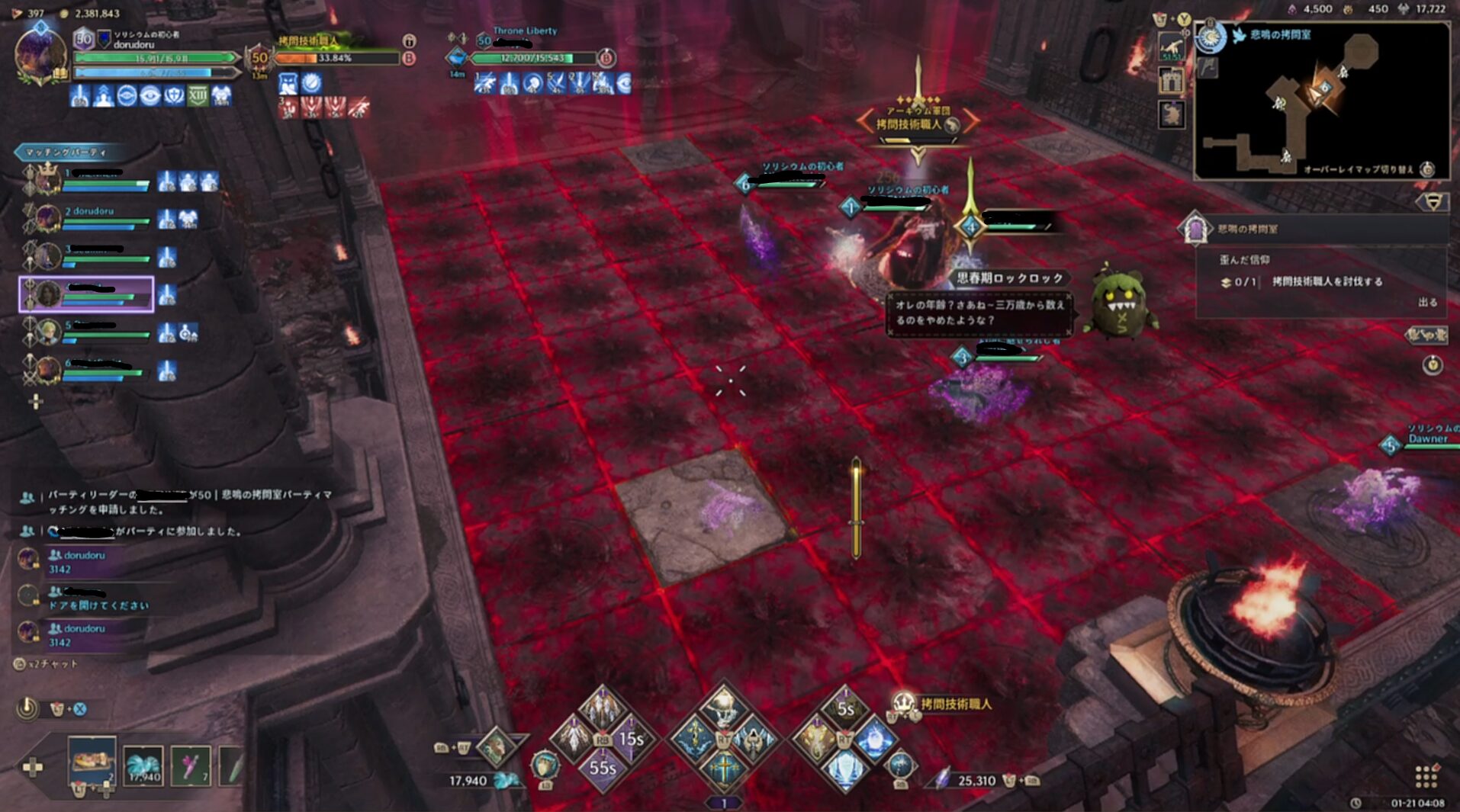Screen dimensions: 1460x812
Task: Open the chat box x2チャット
Action: coord(46,664)
